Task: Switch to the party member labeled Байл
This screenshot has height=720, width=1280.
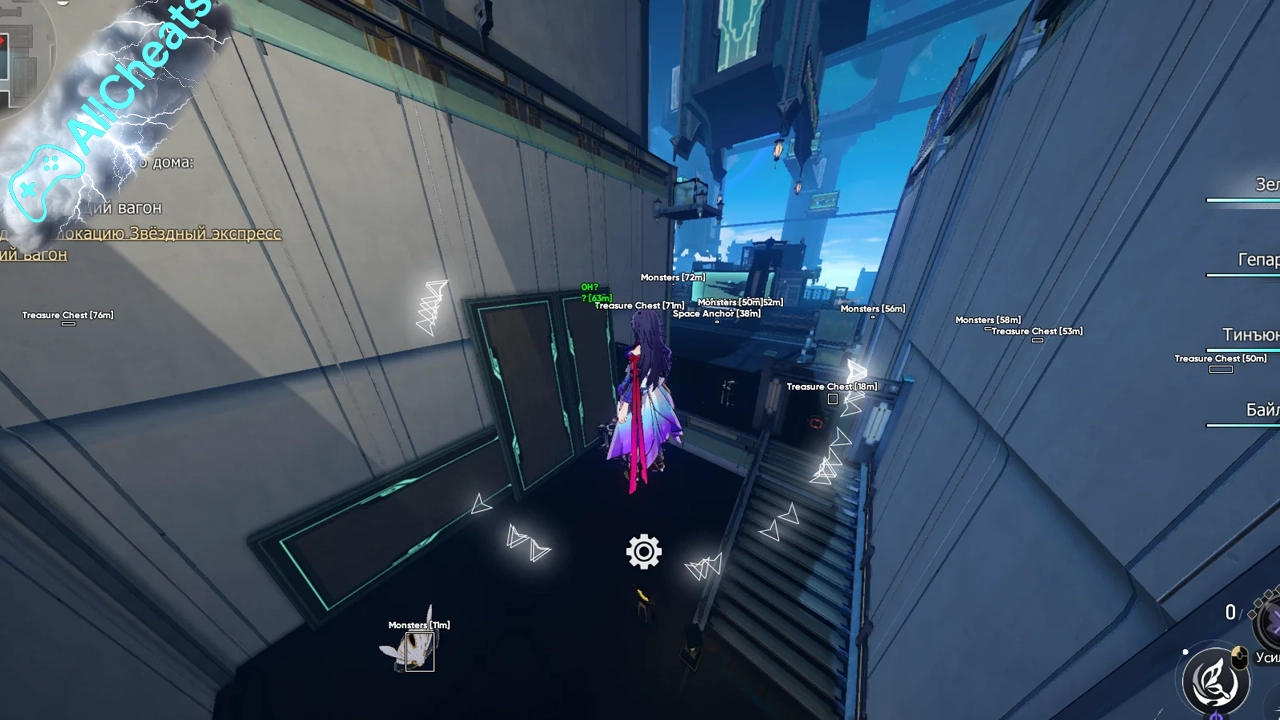Action: [1261, 410]
